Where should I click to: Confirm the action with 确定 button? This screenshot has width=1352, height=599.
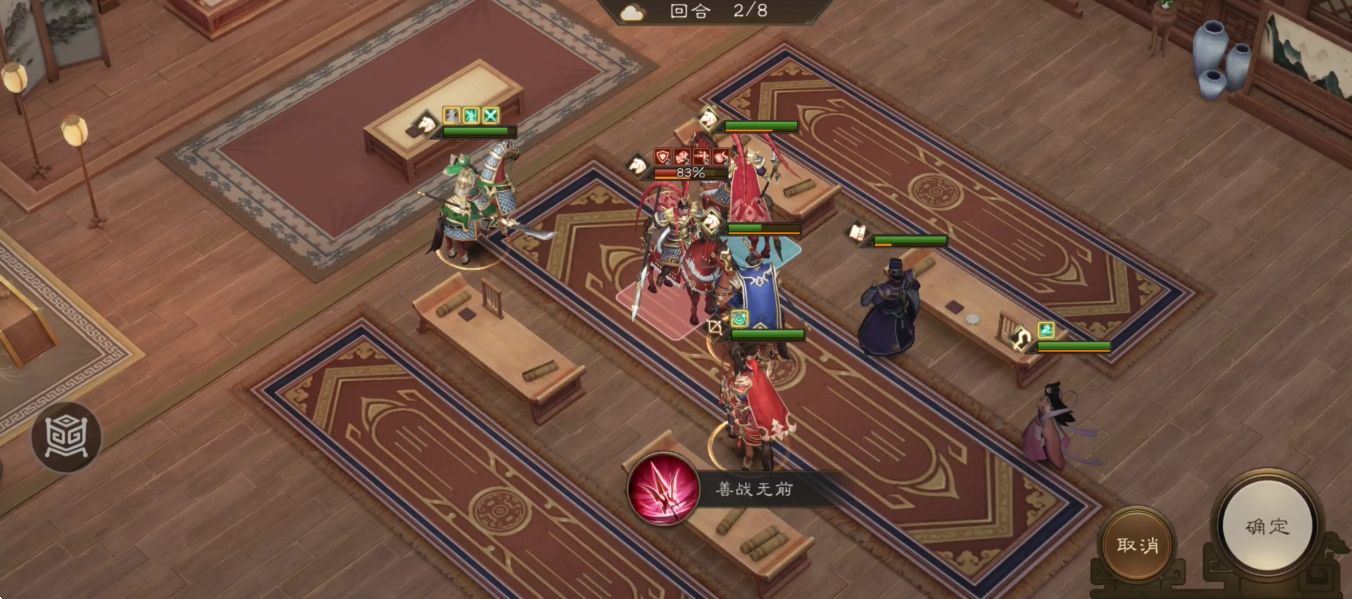pyautogui.click(x=1267, y=527)
